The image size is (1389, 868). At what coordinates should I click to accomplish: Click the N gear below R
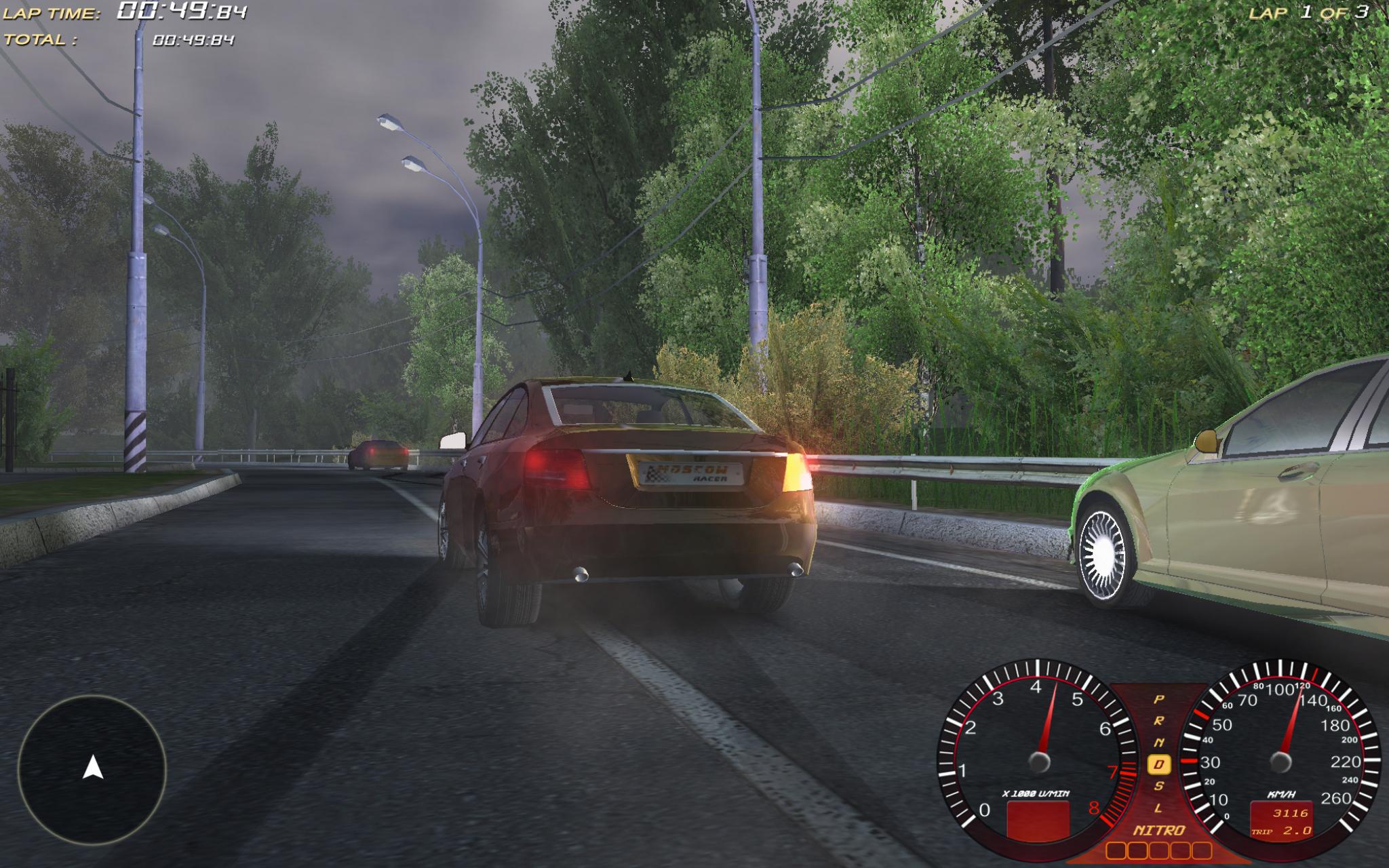coord(1159,741)
